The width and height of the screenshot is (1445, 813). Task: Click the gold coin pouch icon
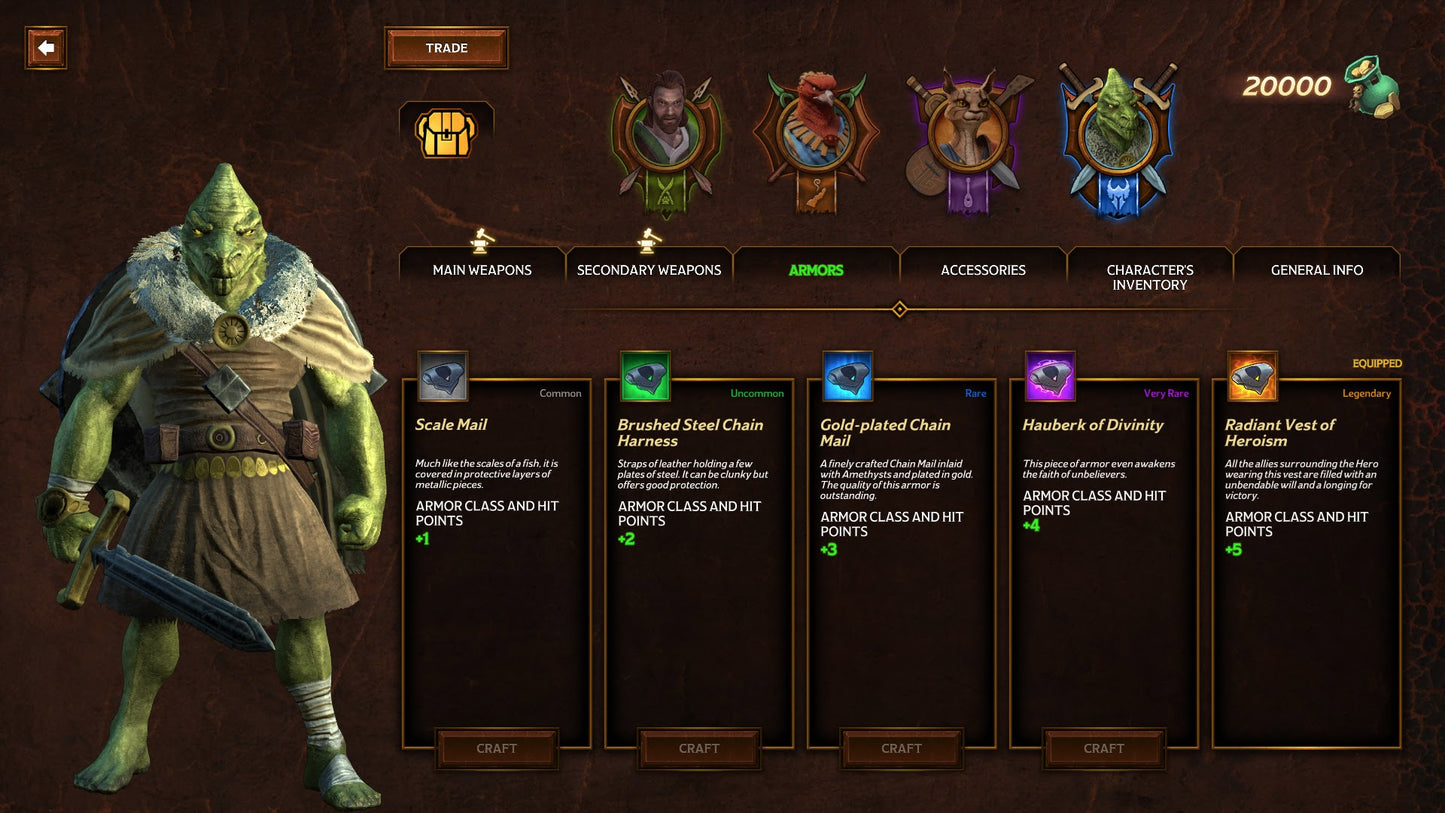1372,87
